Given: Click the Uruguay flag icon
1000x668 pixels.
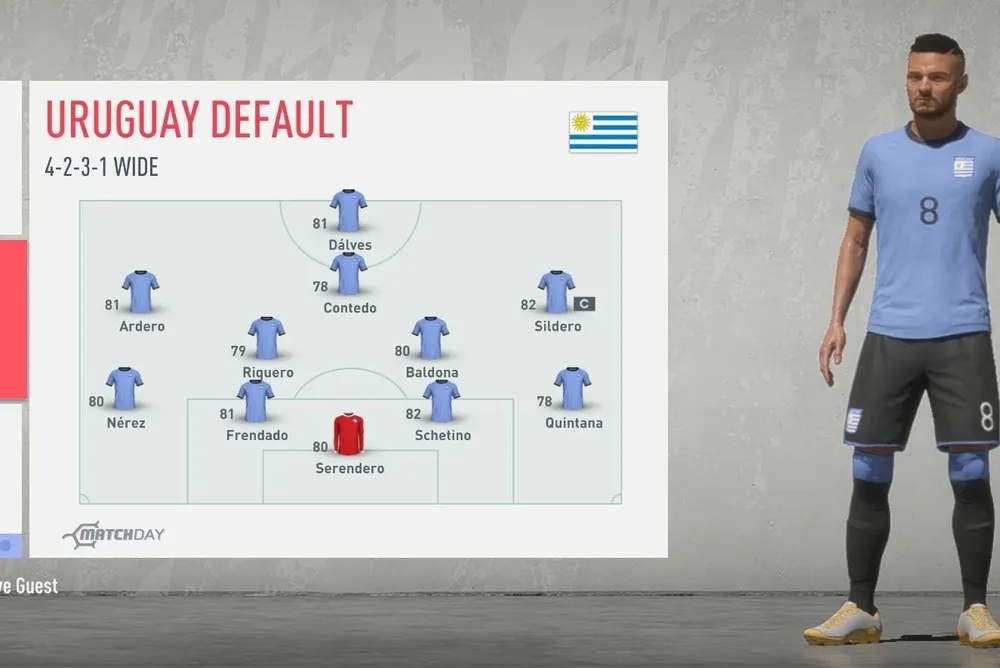Looking at the screenshot, I should [x=603, y=132].
